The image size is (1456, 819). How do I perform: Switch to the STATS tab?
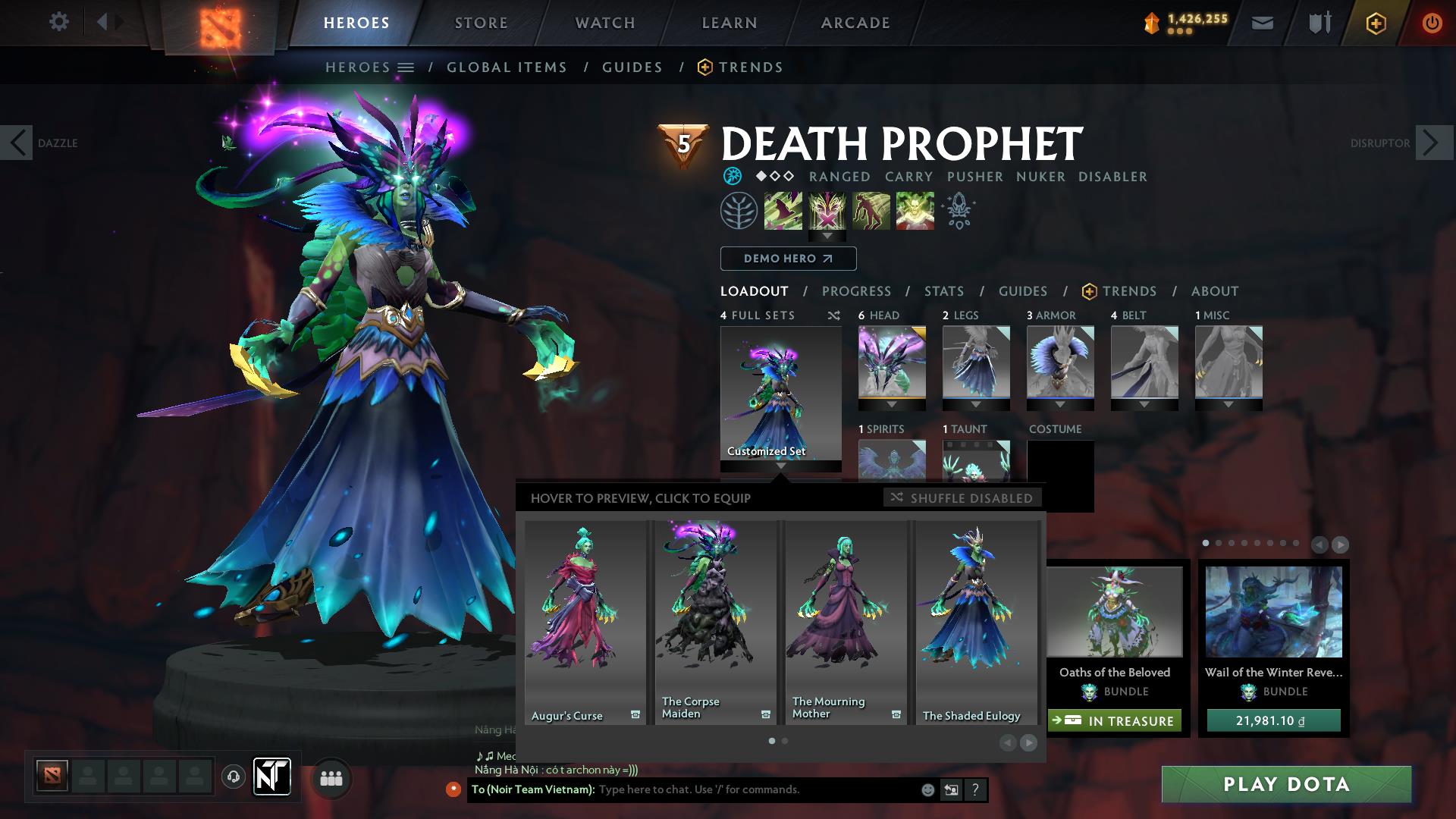[943, 290]
